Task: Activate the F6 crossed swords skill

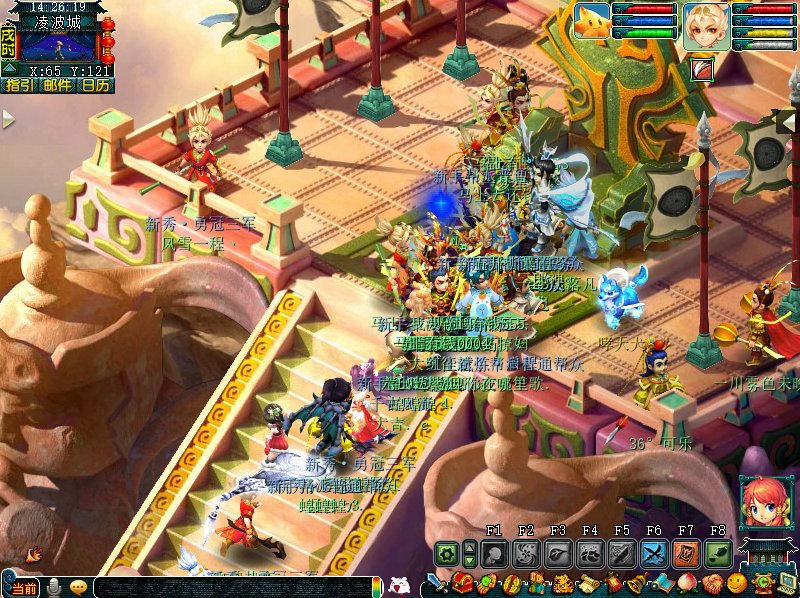Action: 654,553
